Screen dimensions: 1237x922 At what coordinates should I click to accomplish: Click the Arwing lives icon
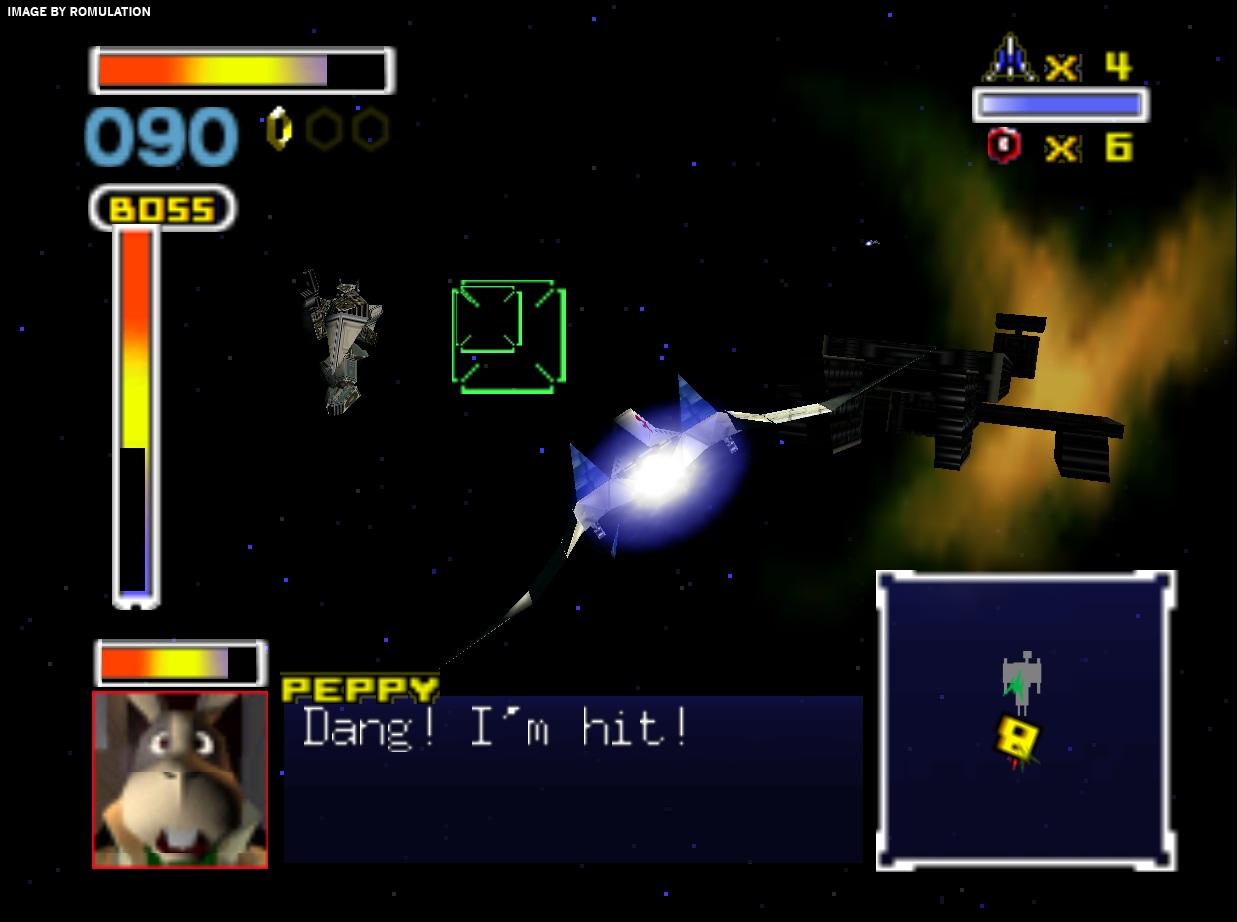point(1010,60)
